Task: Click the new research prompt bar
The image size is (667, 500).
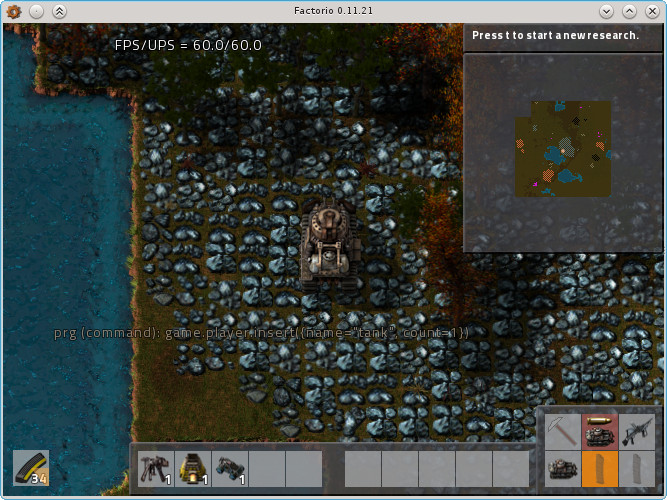Action: click(563, 36)
